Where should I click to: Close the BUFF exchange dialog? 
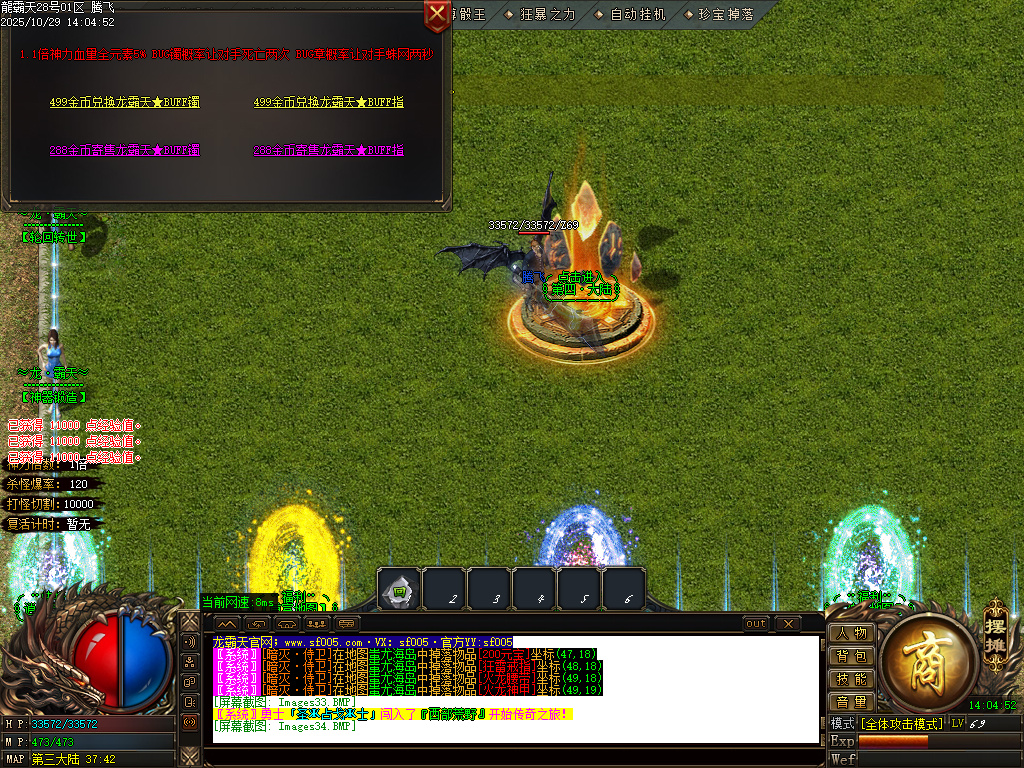(x=437, y=15)
